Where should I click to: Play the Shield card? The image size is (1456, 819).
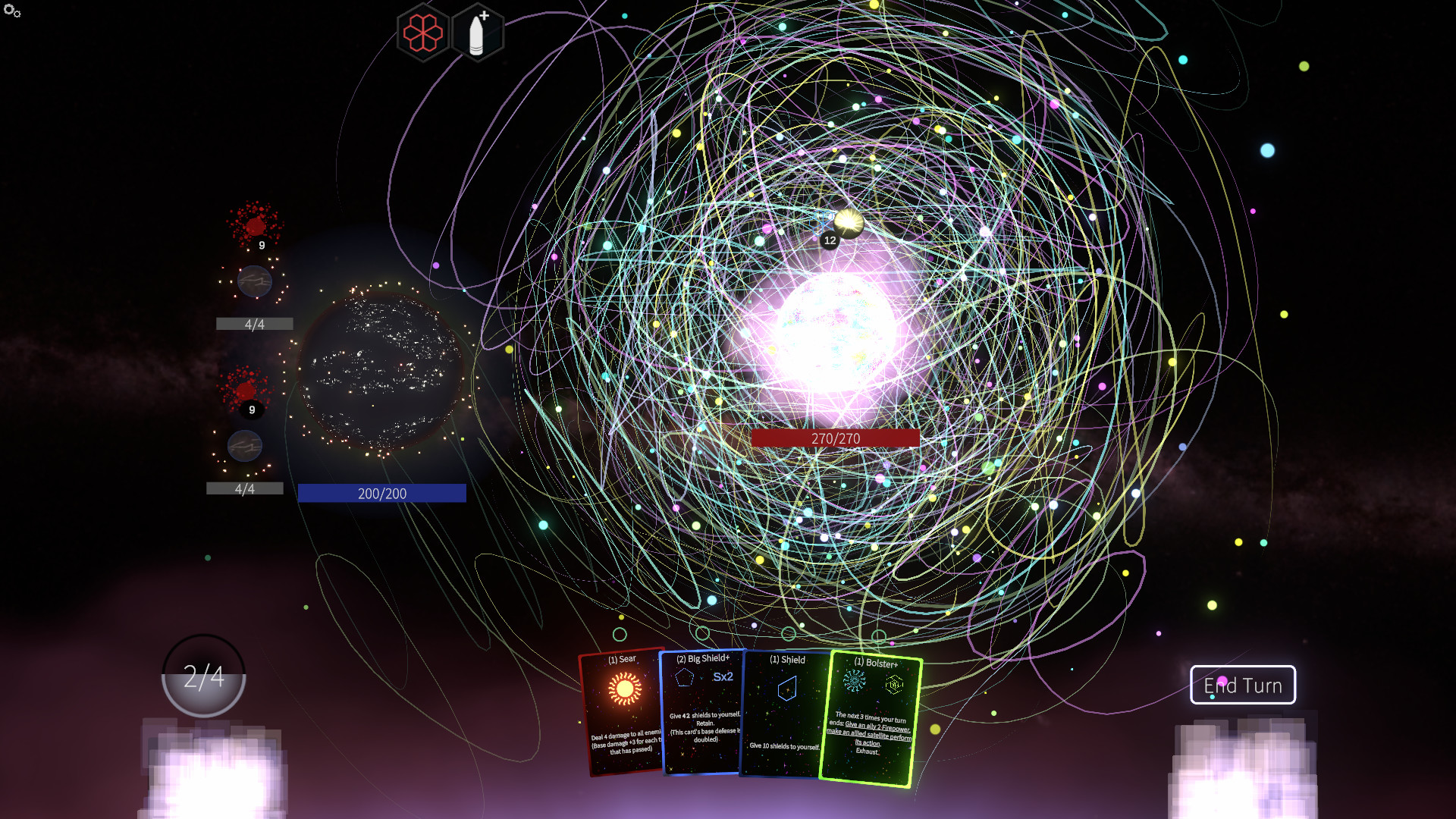point(785,713)
